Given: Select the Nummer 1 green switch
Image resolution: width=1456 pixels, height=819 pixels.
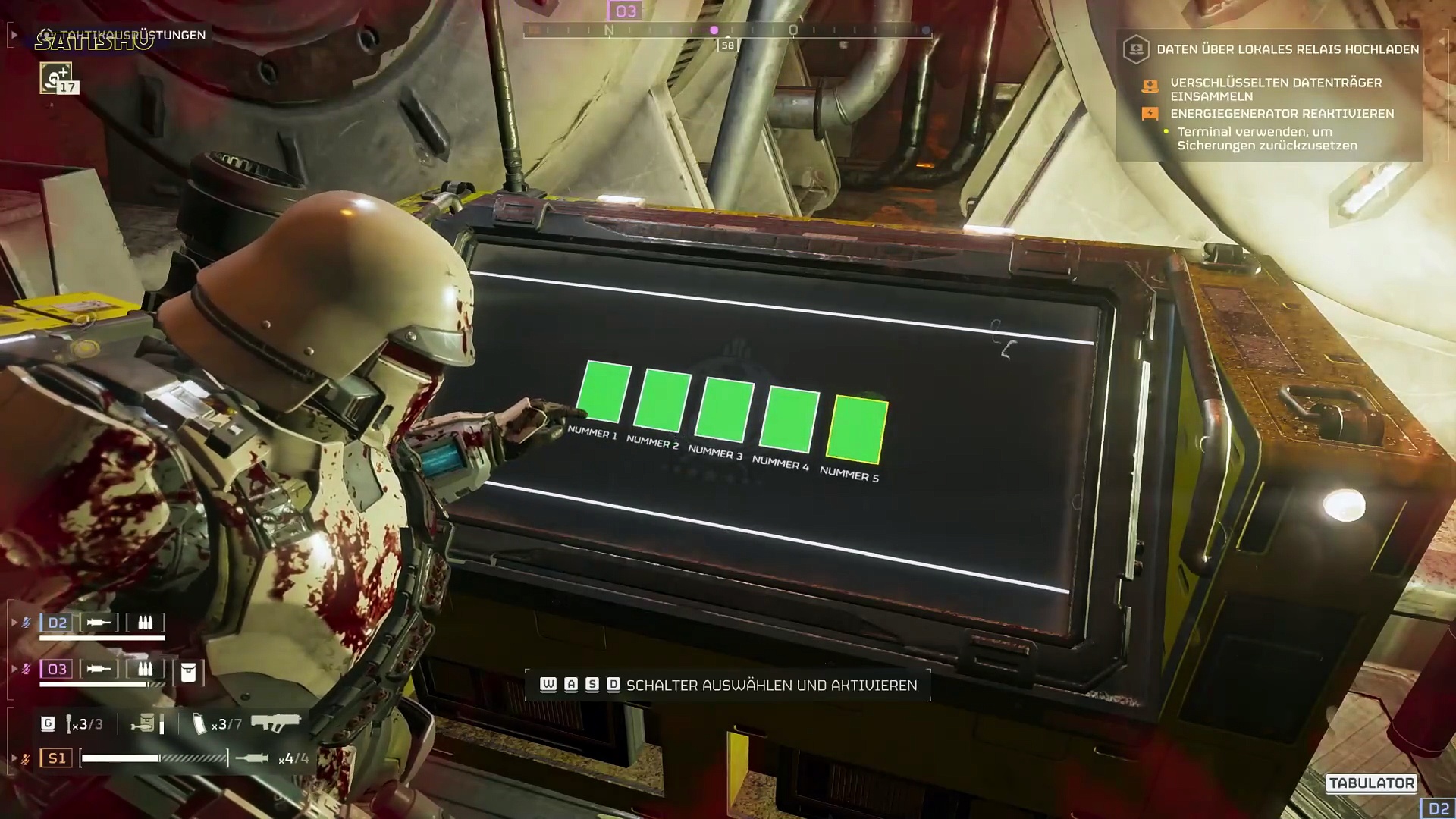Looking at the screenshot, I should click(604, 392).
